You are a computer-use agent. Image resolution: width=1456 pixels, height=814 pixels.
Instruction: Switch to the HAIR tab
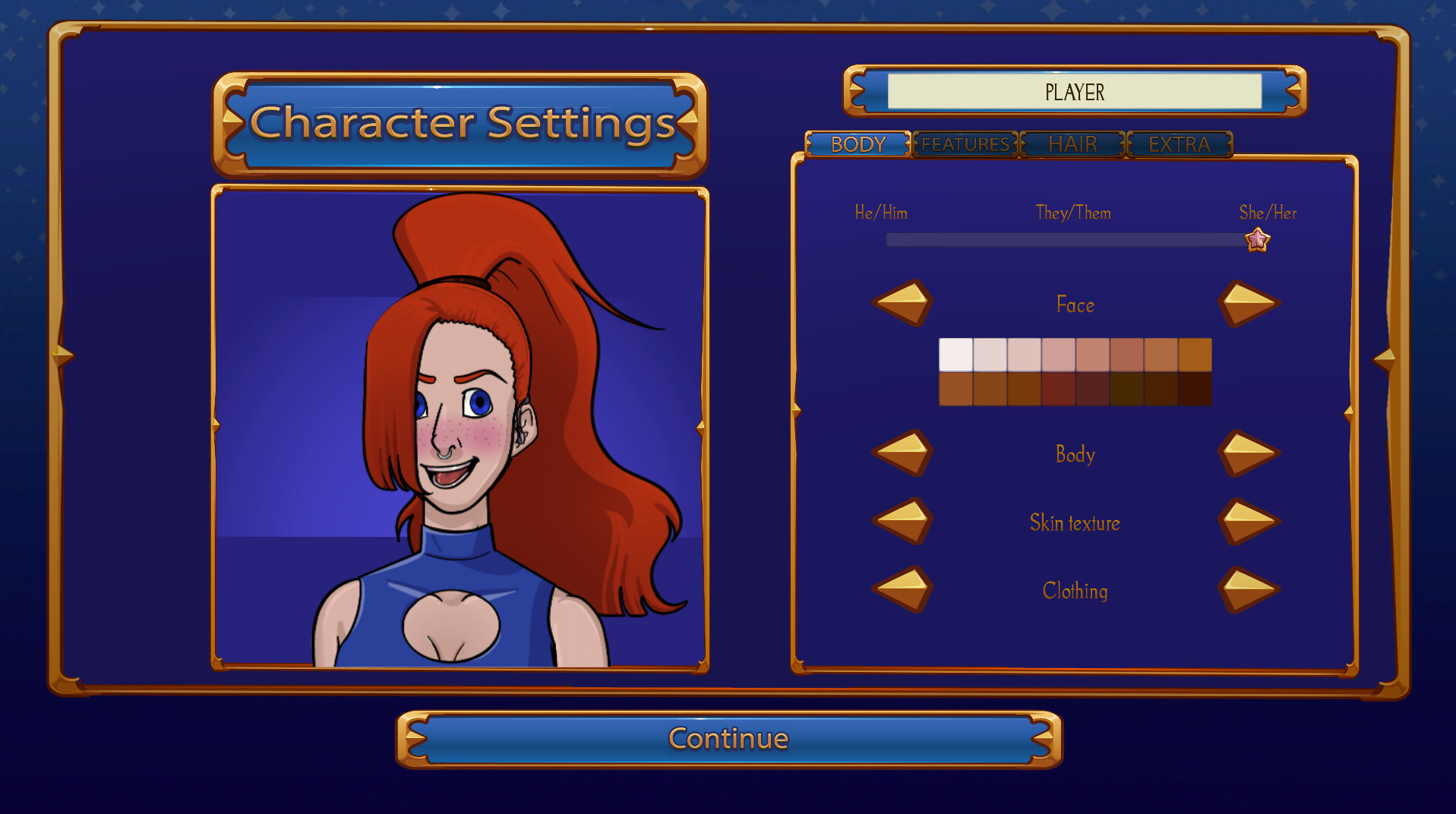click(x=1072, y=144)
